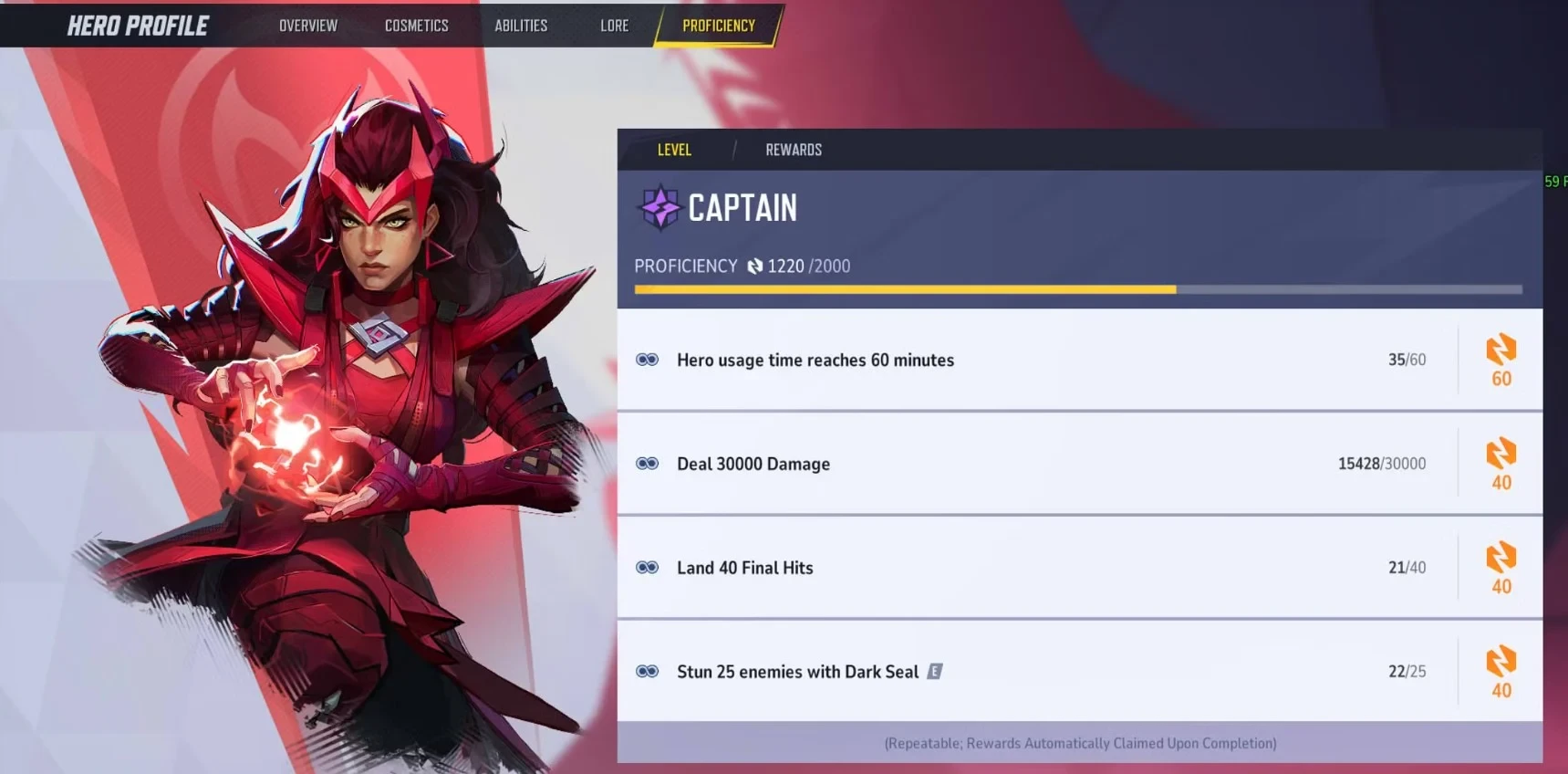The height and width of the screenshot is (774, 1568).
Task: Show the Abilities tab
Action: [521, 26]
